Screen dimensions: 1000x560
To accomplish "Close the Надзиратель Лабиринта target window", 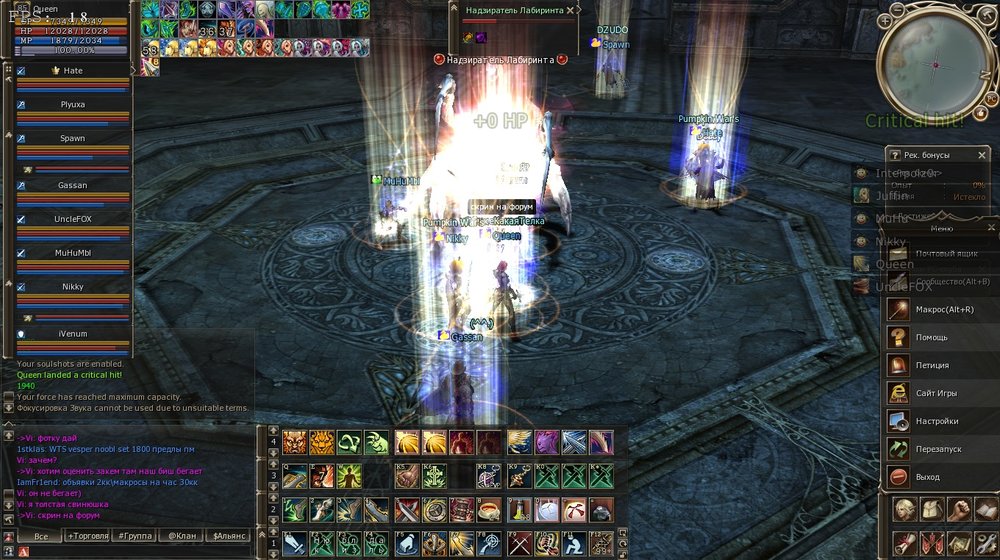I will pyautogui.click(x=571, y=10).
